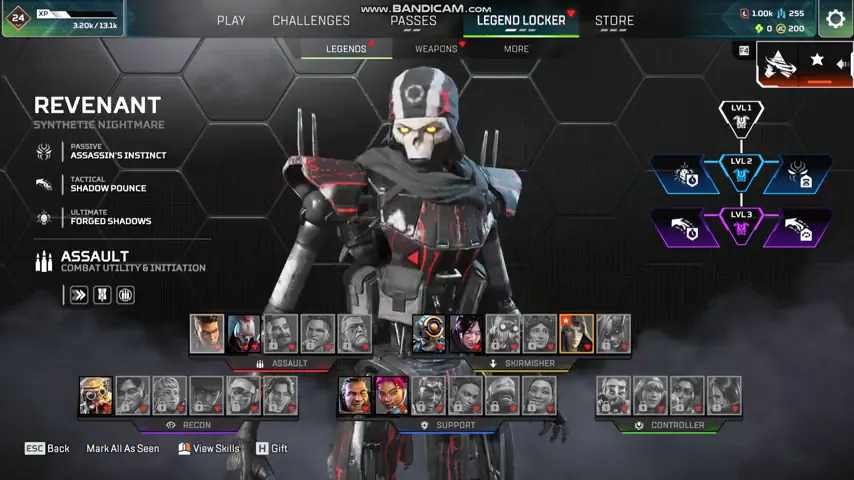
Task: Open the More sub-tab
Action: point(516,48)
